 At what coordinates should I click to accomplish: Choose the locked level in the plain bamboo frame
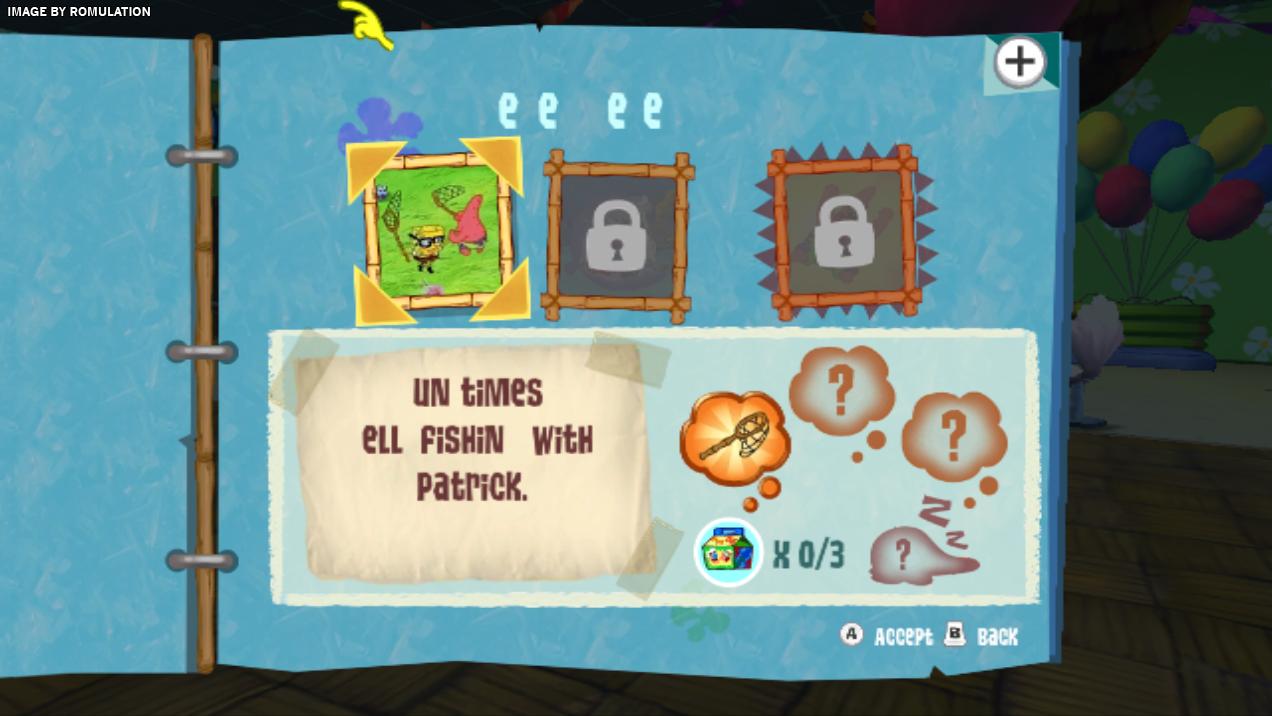pos(617,232)
